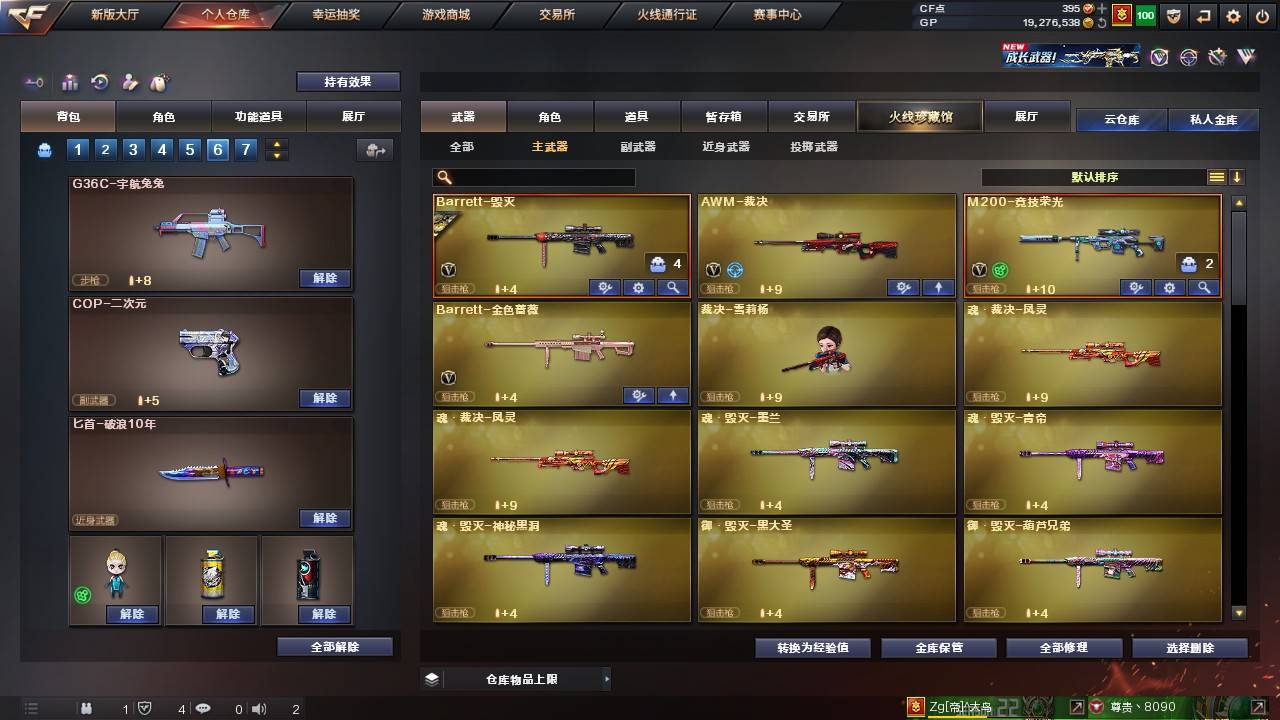Click the character edit icon in backpack toolbar
The width and height of the screenshot is (1280, 720).
(x=130, y=81)
